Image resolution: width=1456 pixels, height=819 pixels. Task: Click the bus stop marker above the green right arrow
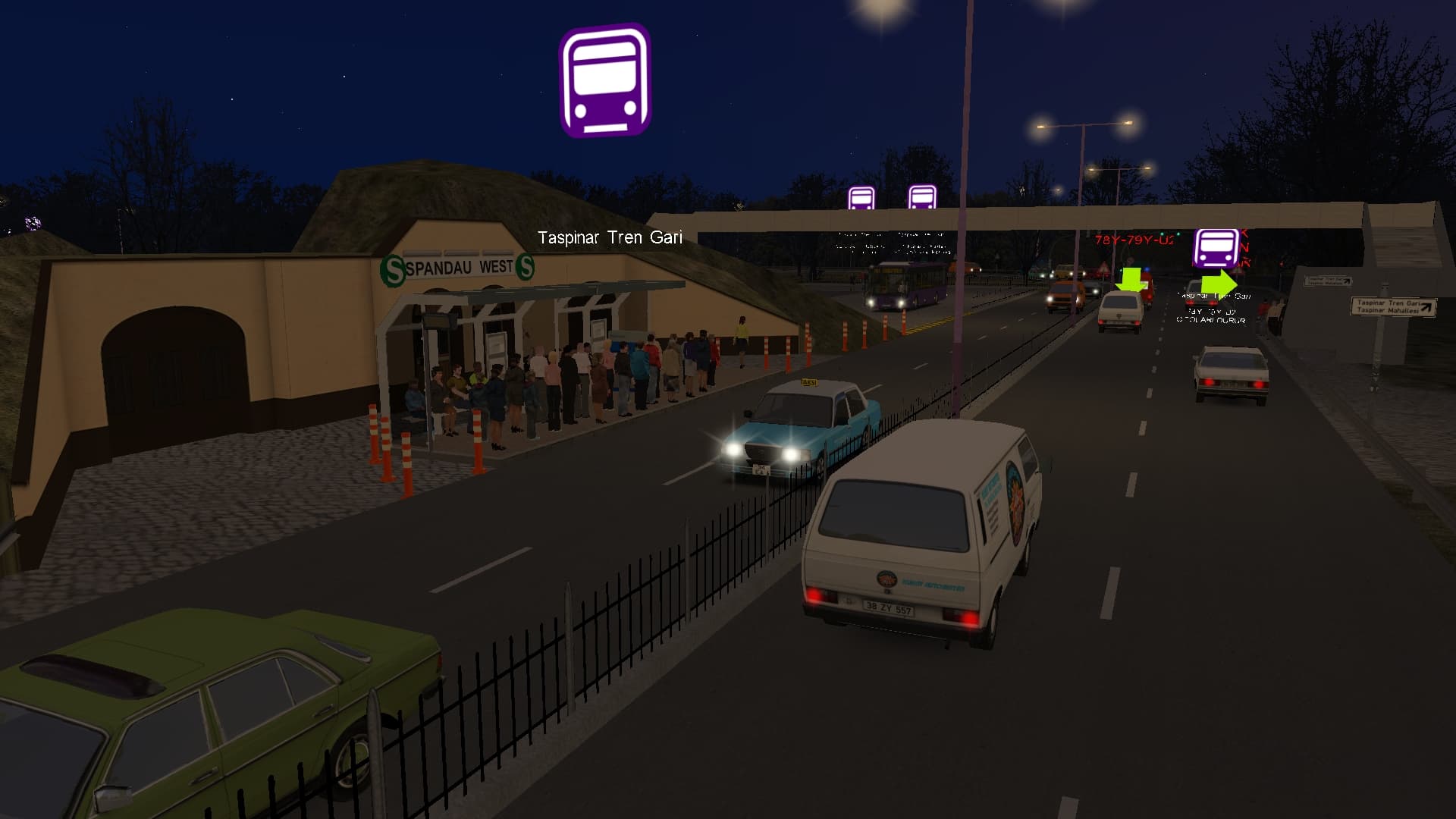point(1216,248)
